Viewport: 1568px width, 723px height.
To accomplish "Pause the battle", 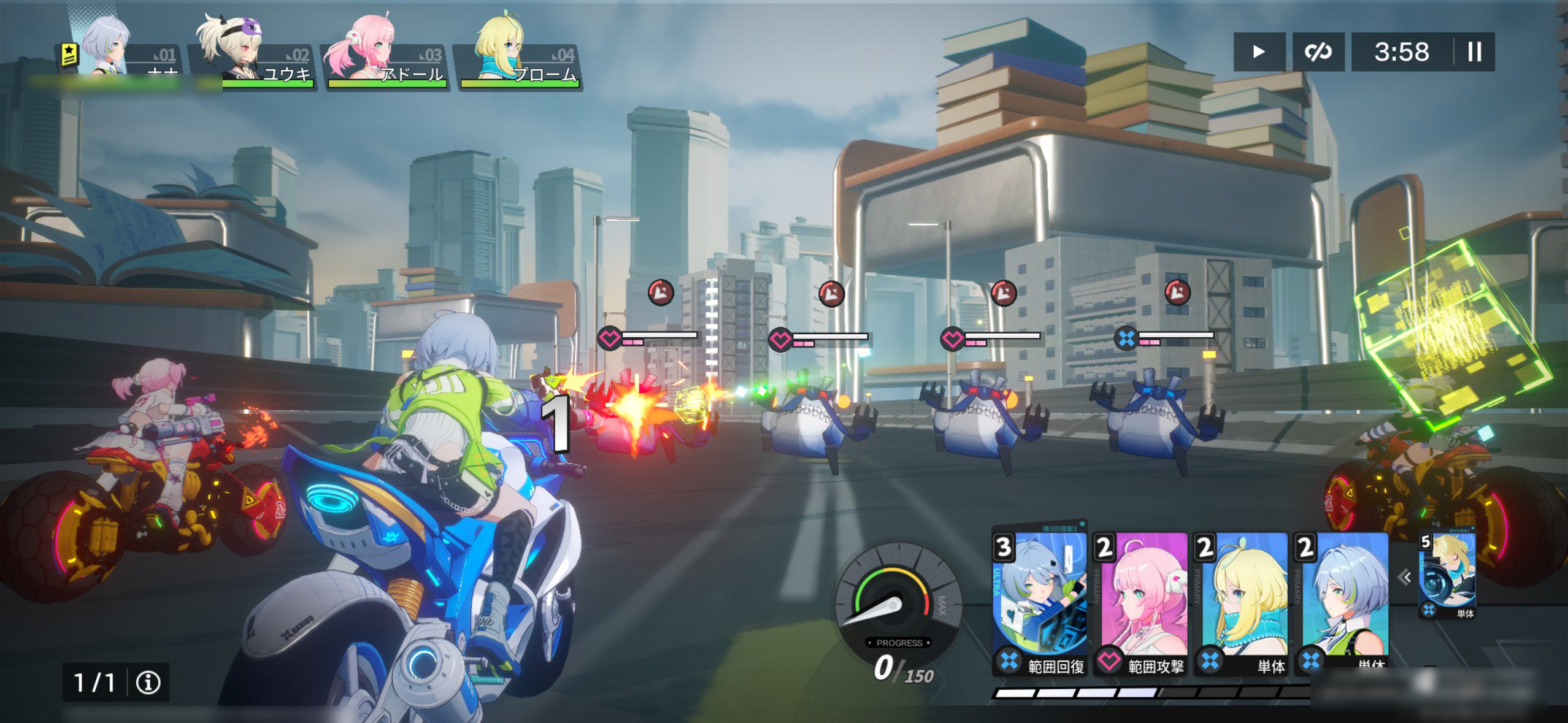I will pos(1475,52).
